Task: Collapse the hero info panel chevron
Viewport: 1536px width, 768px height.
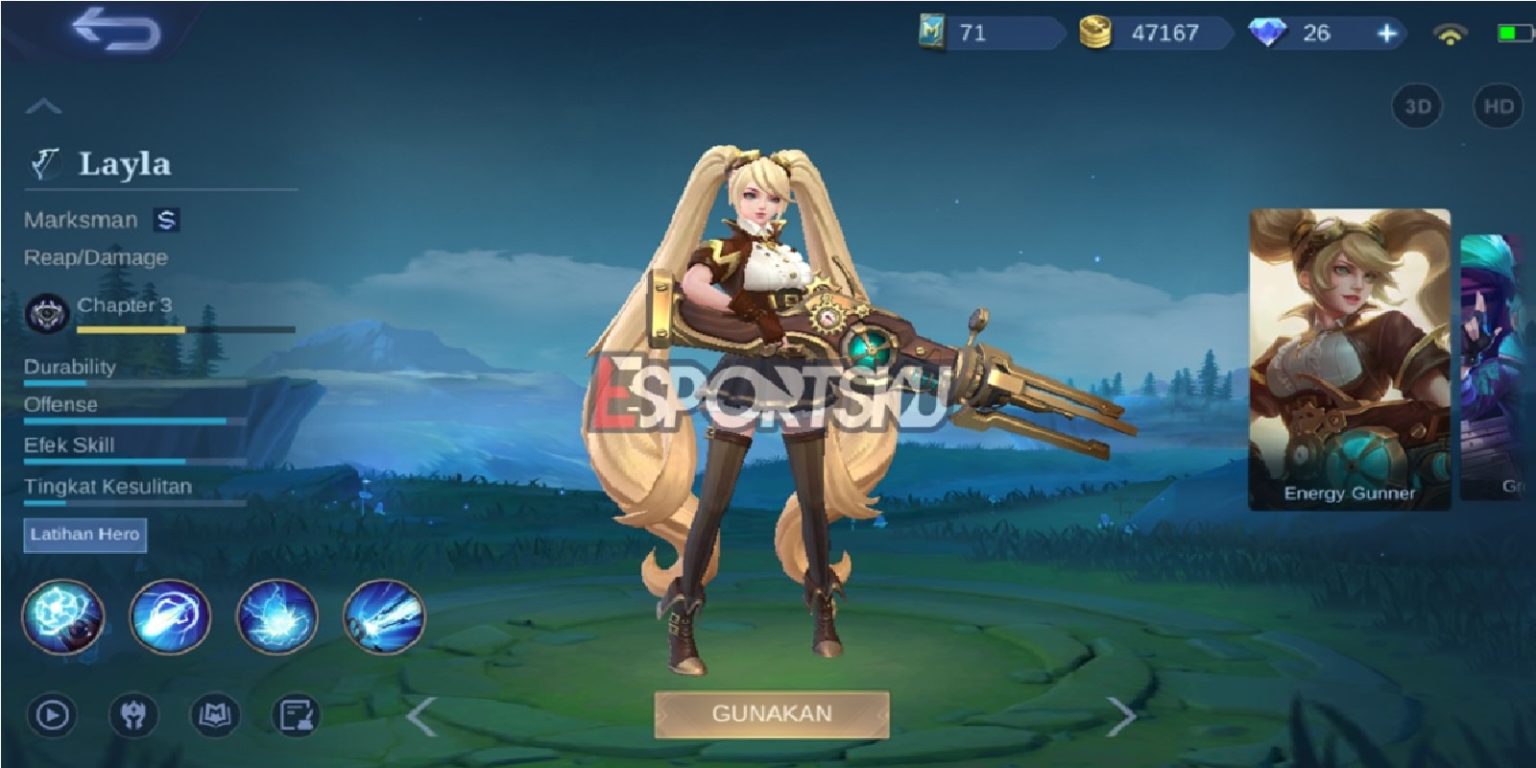Action: (x=42, y=107)
